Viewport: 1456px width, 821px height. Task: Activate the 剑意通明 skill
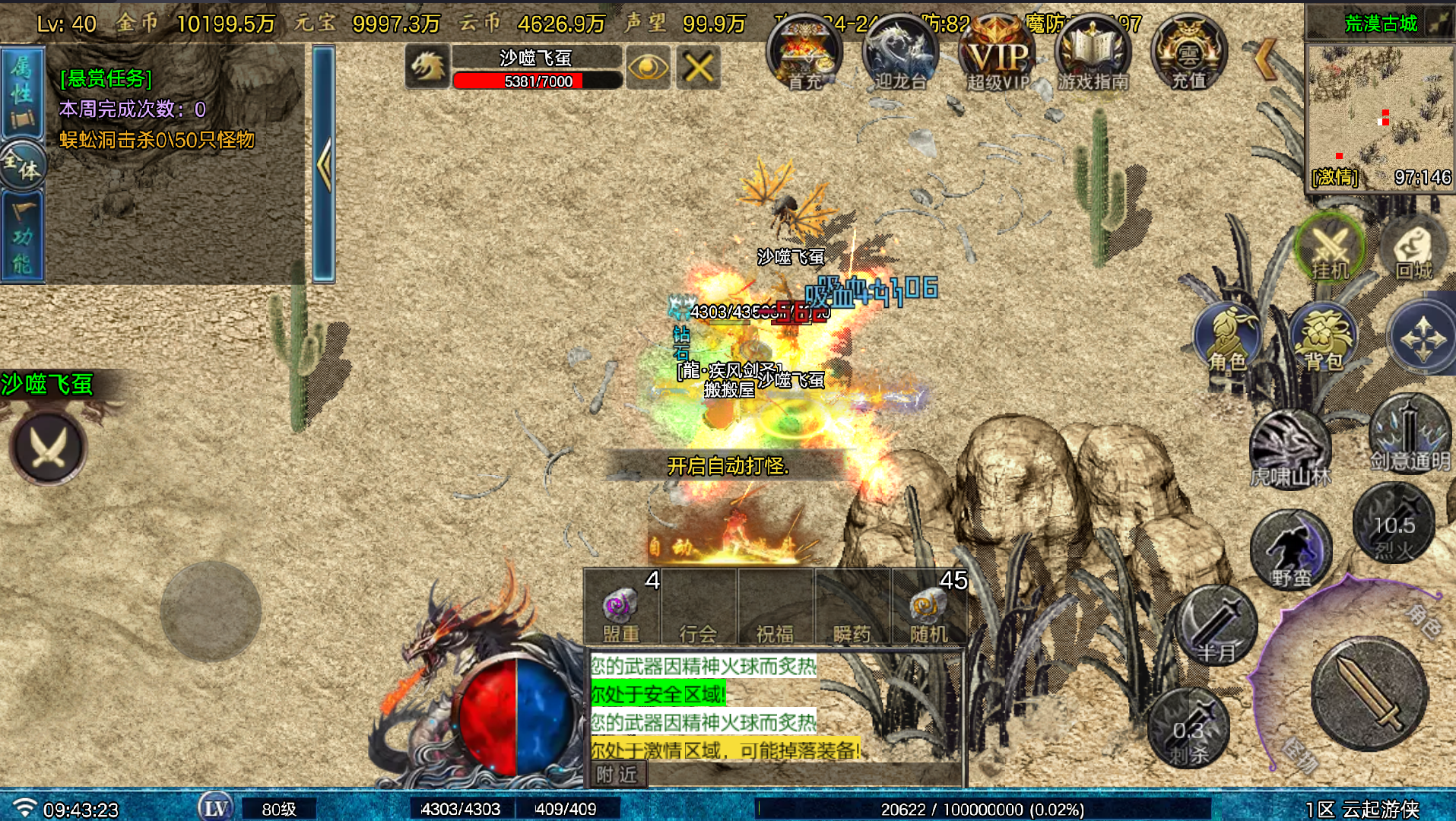pos(1410,433)
